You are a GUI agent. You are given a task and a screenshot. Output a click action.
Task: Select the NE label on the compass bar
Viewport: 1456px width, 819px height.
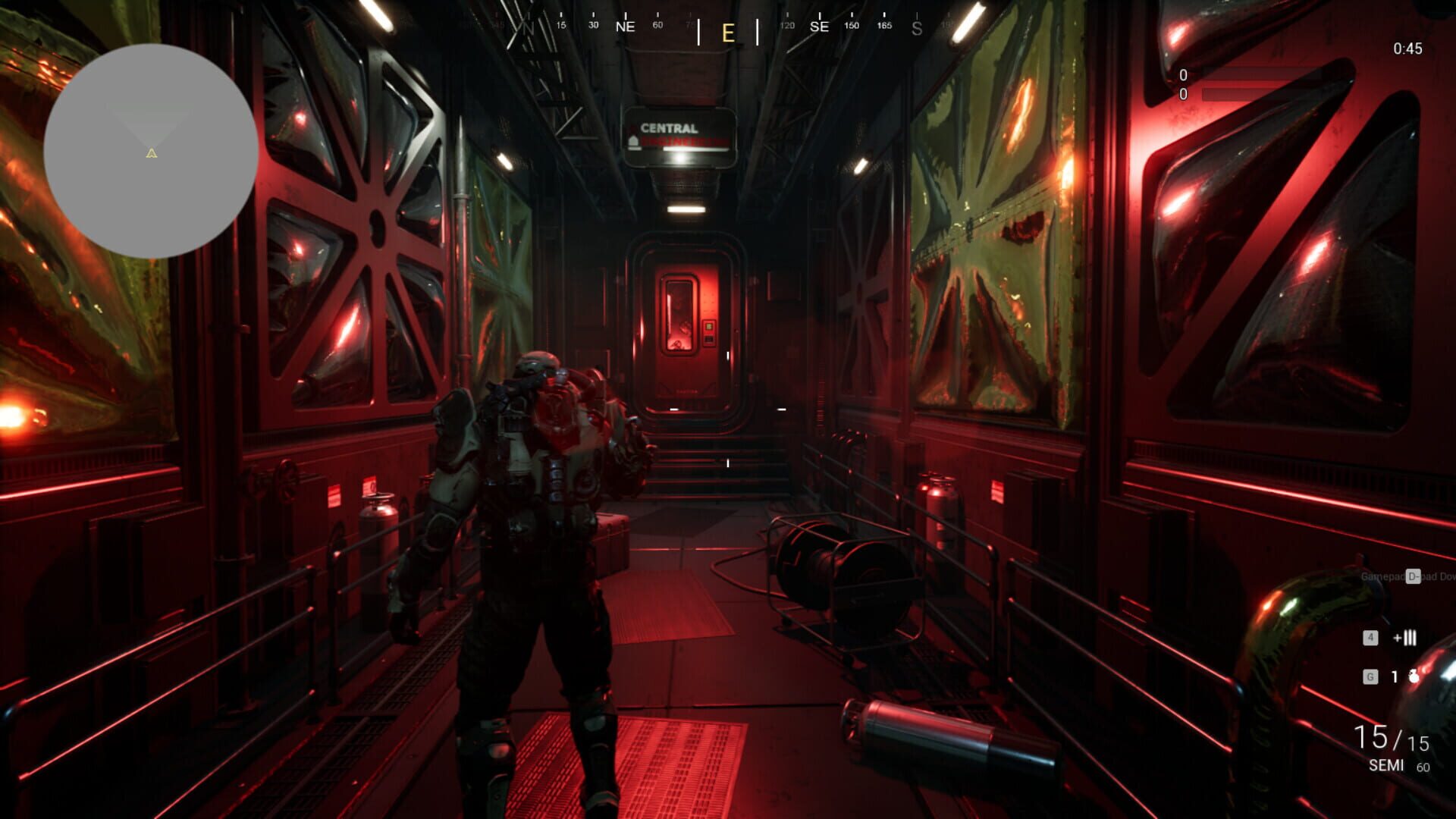click(x=624, y=27)
